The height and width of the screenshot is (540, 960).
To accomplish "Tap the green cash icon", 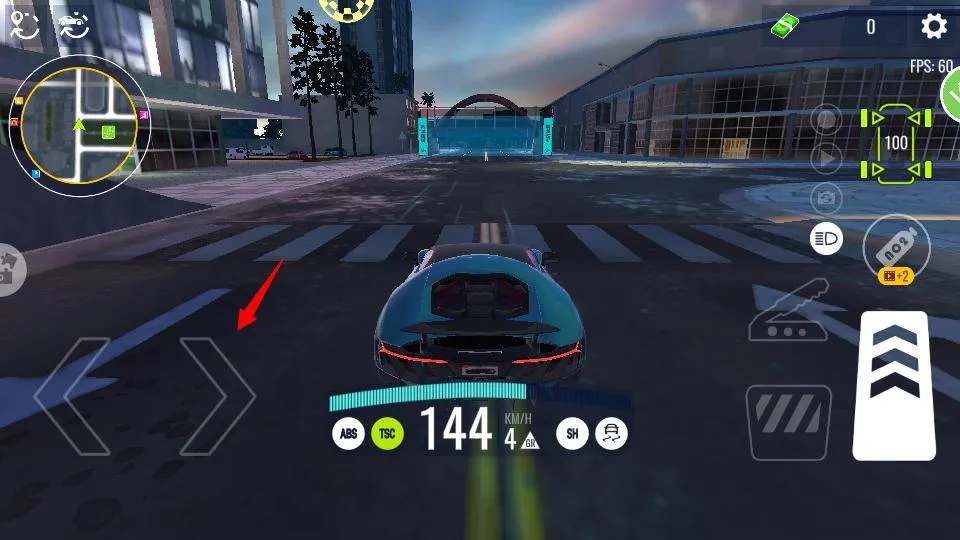I will coord(787,27).
